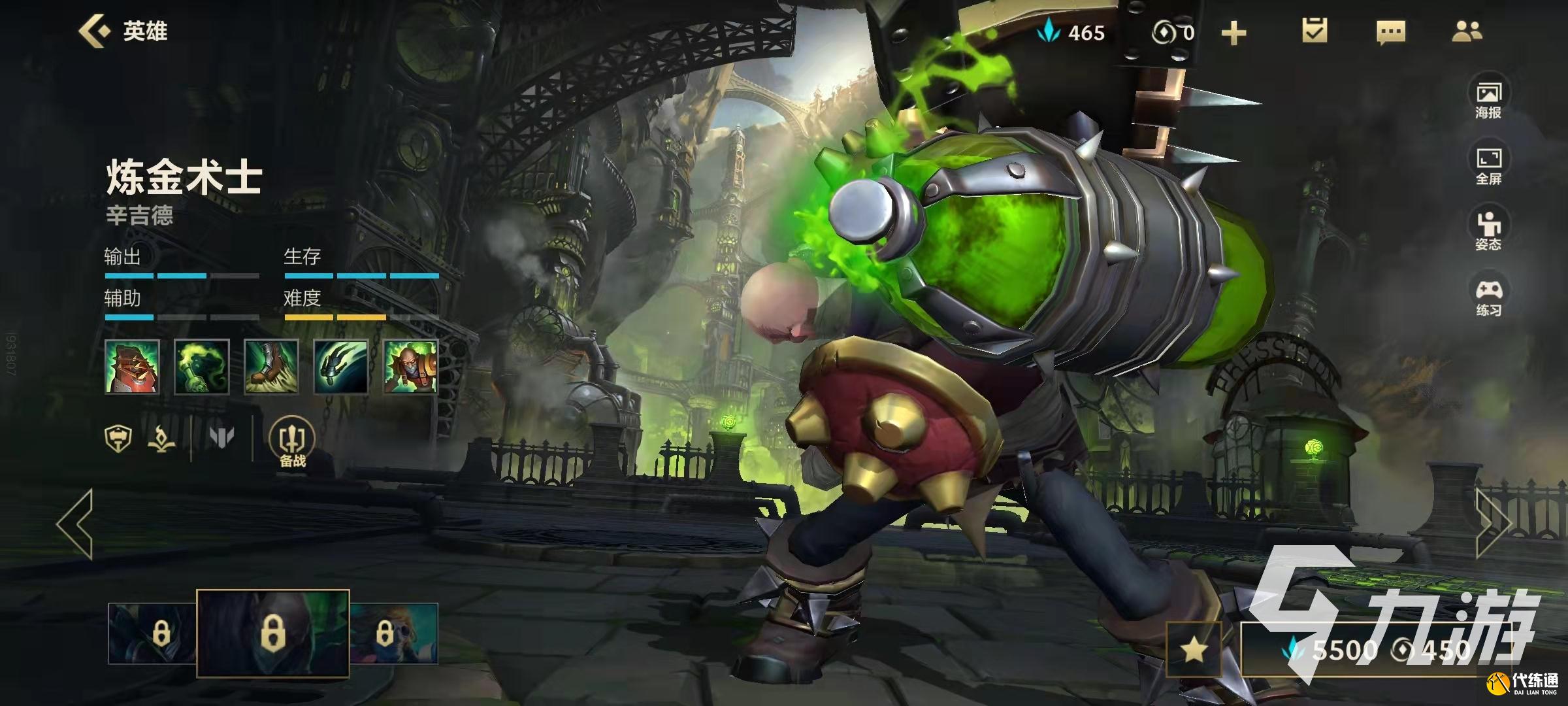Select Singed's ultimate ability icon
Screen dimensions: 1568x706
[x=410, y=367]
